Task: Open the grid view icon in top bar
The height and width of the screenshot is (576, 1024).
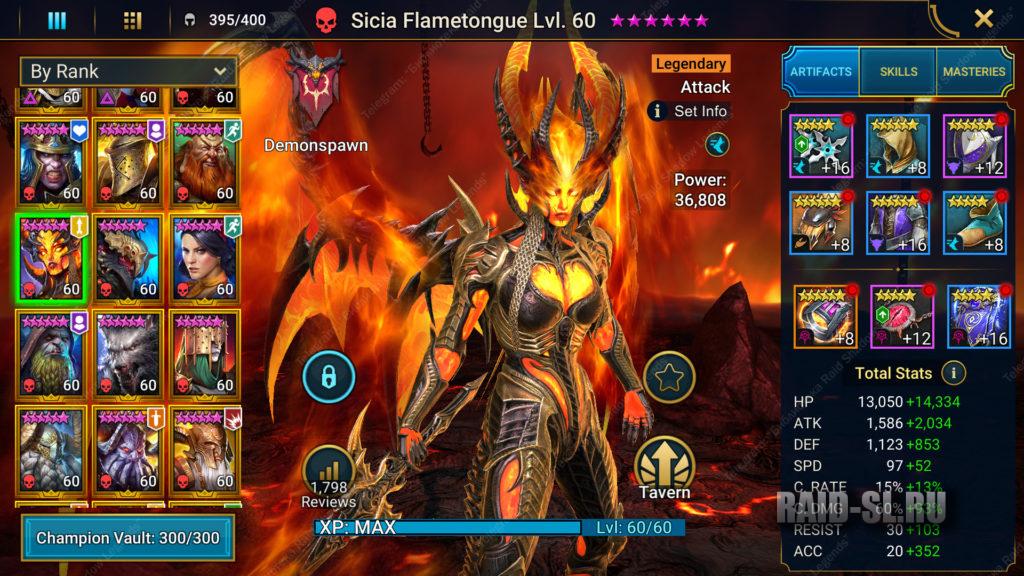Action: pos(132,20)
